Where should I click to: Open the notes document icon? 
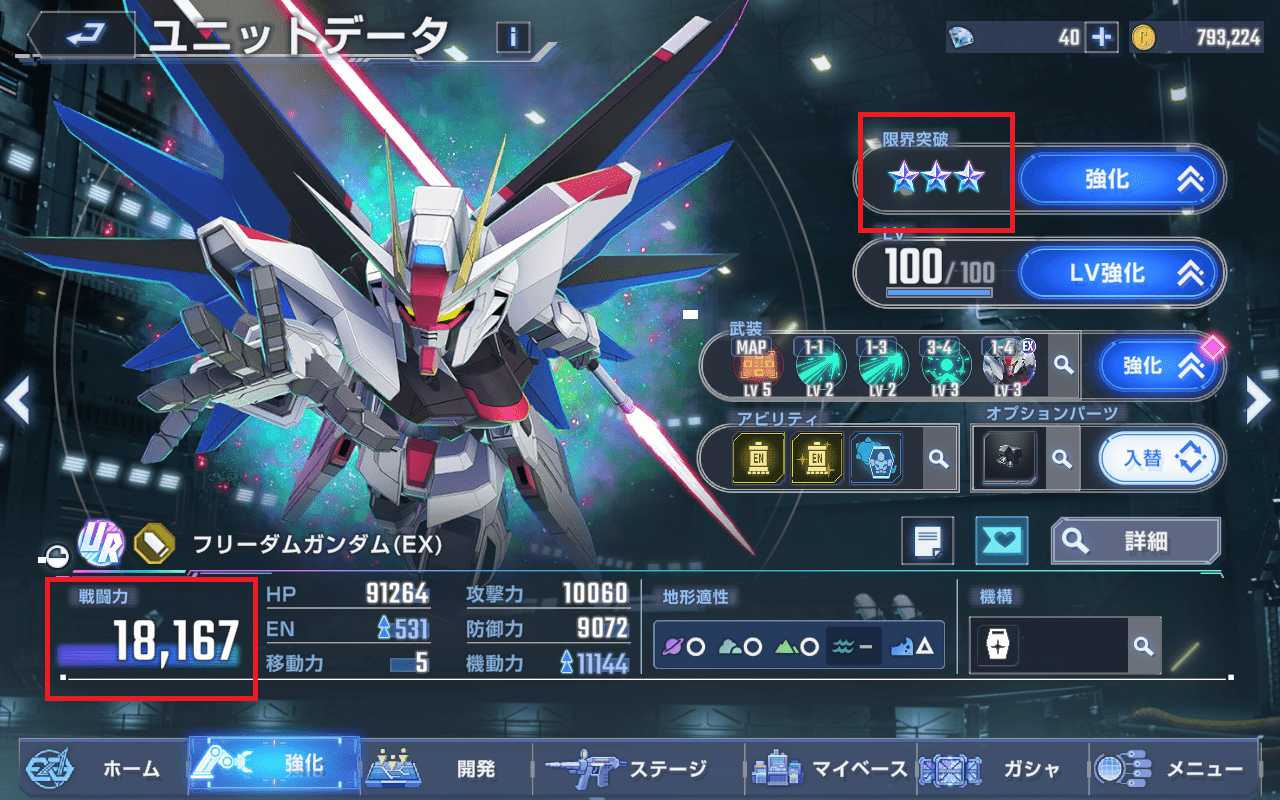coord(927,541)
